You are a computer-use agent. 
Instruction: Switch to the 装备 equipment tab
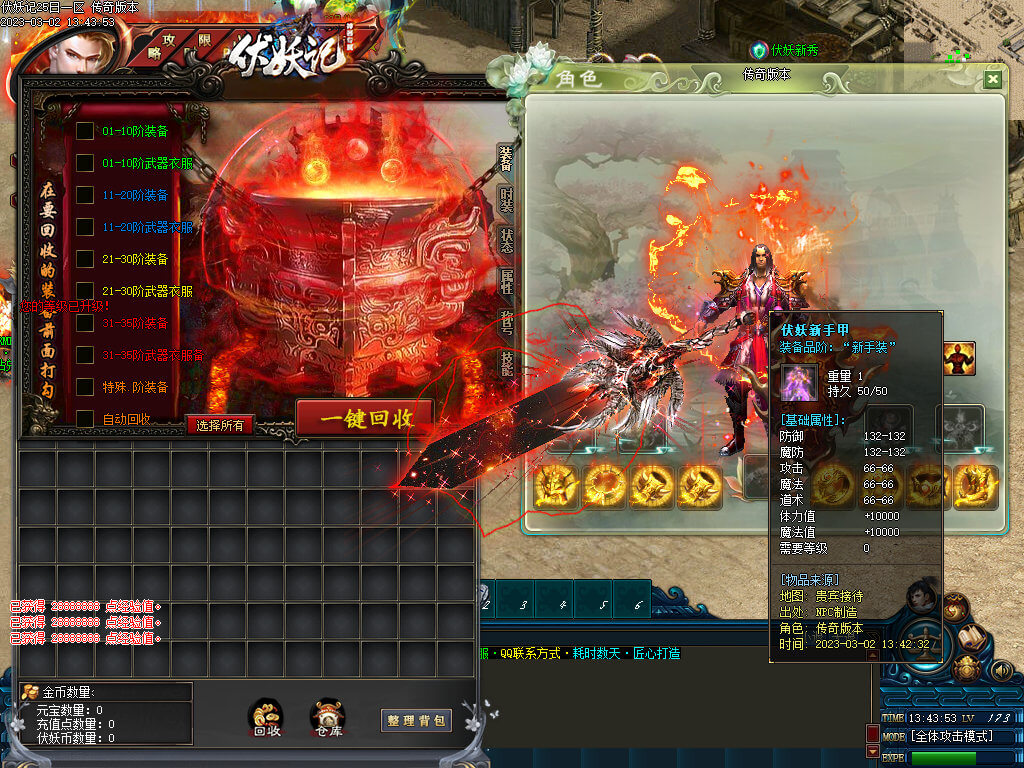pyautogui.click(x=507, y=158)
